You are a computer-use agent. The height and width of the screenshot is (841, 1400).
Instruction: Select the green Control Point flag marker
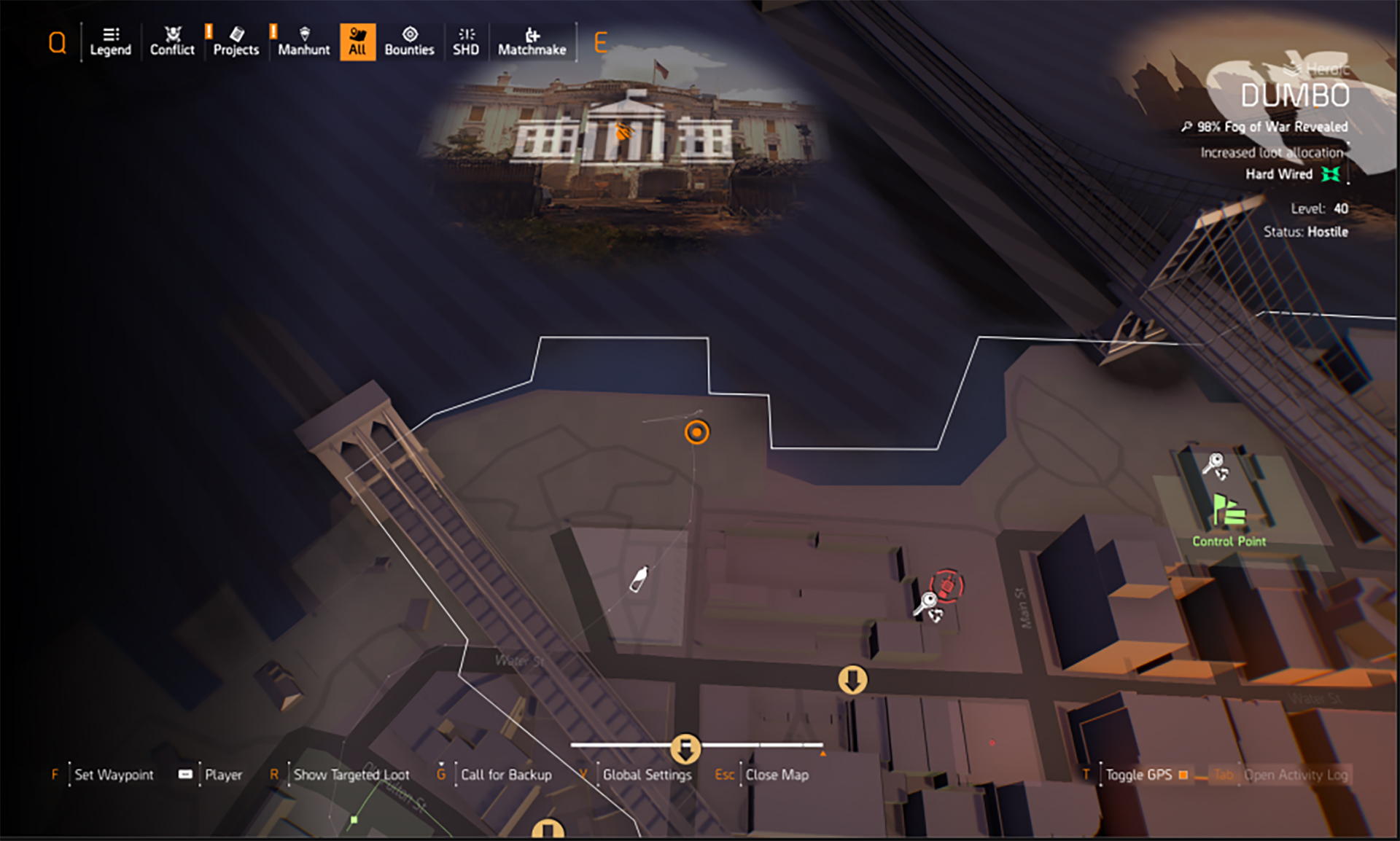(x=1229, y=511)
